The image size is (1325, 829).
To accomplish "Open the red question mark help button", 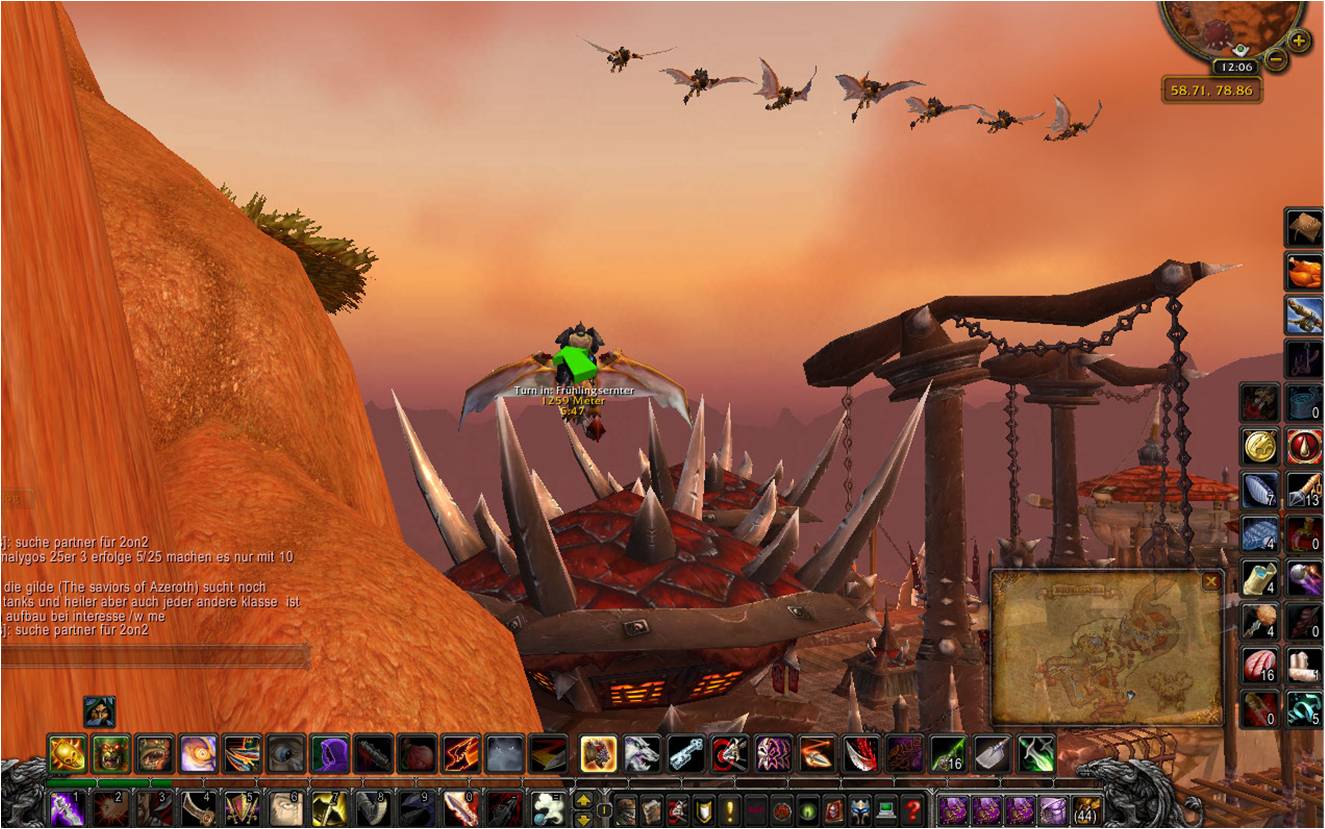I will click(911, 808).
